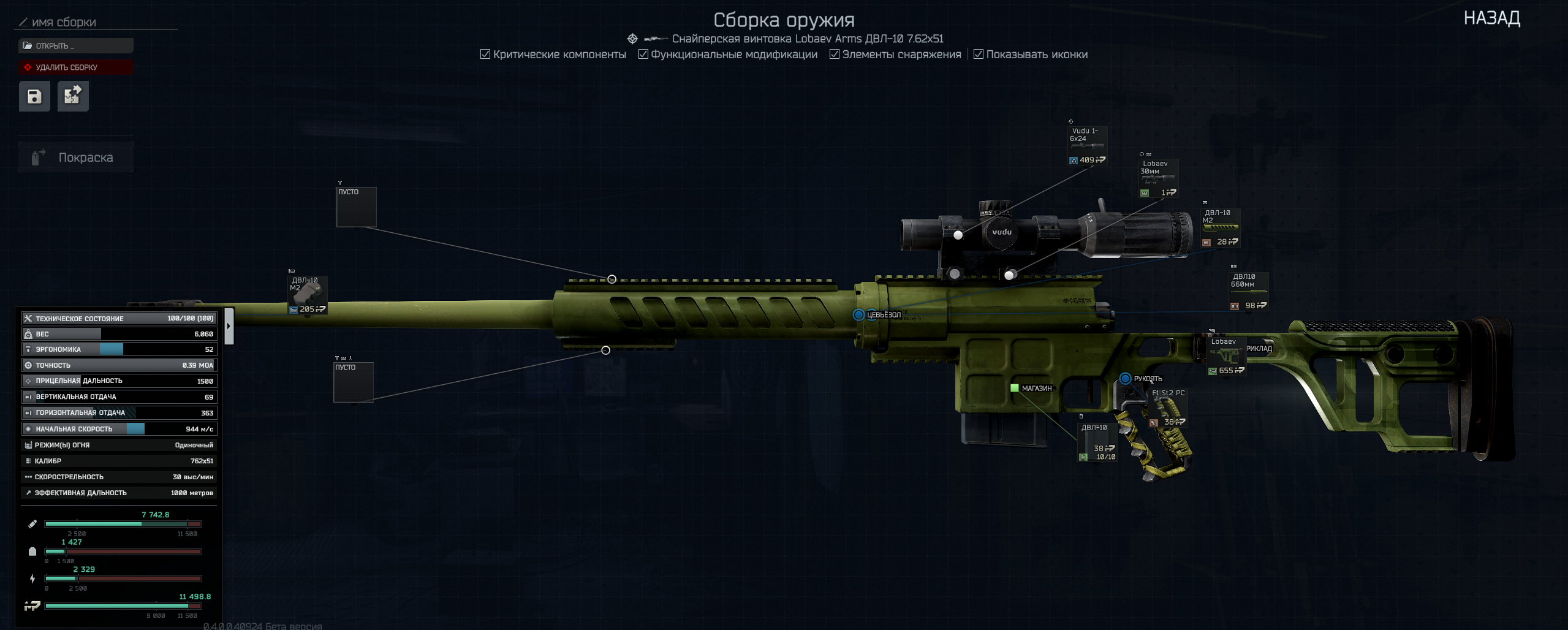Toggle the Элементы снаряжения checkbox
1568x630 pixels.
(835, 55)
